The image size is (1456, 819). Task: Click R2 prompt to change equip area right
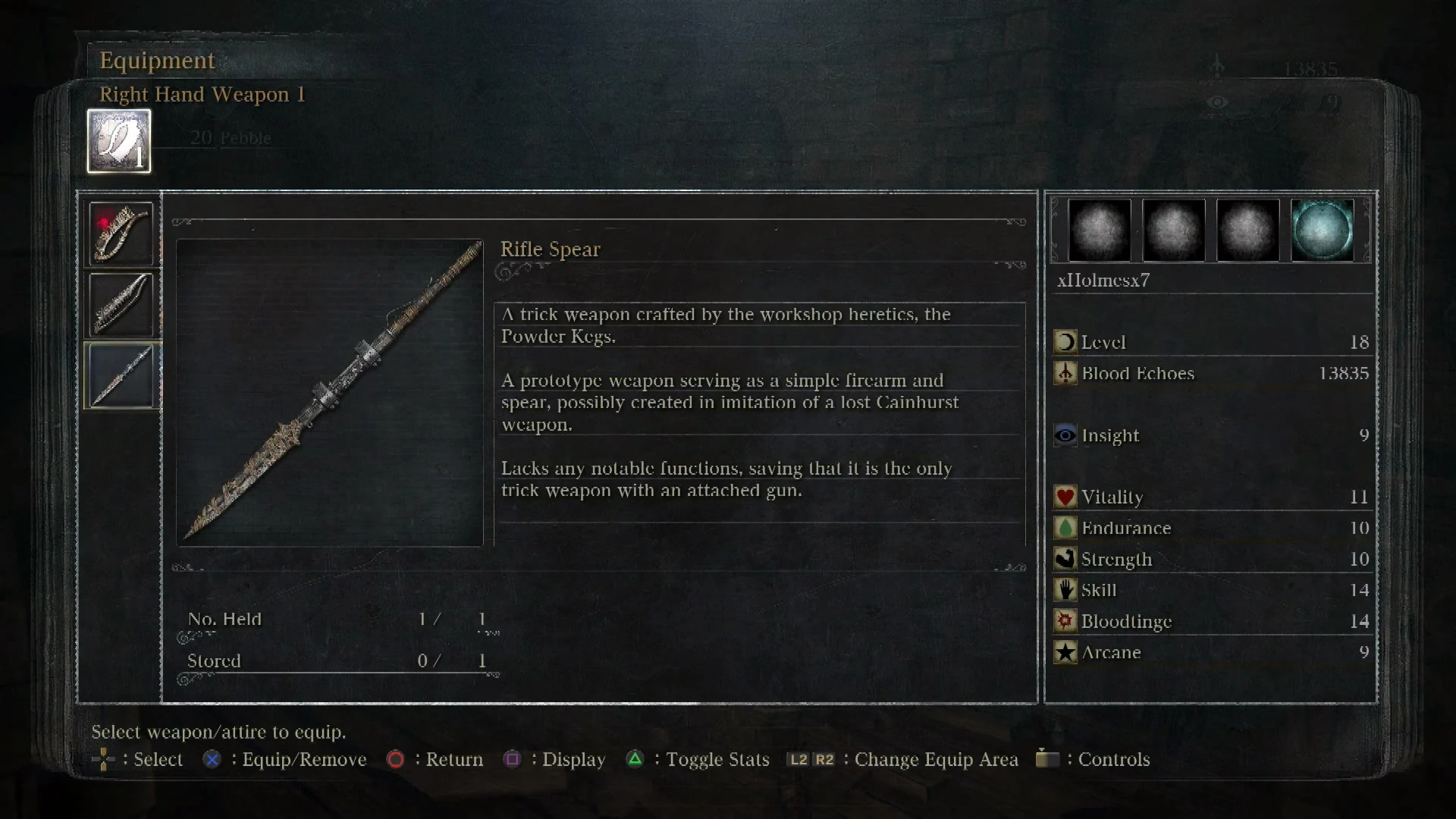point(824,759)
